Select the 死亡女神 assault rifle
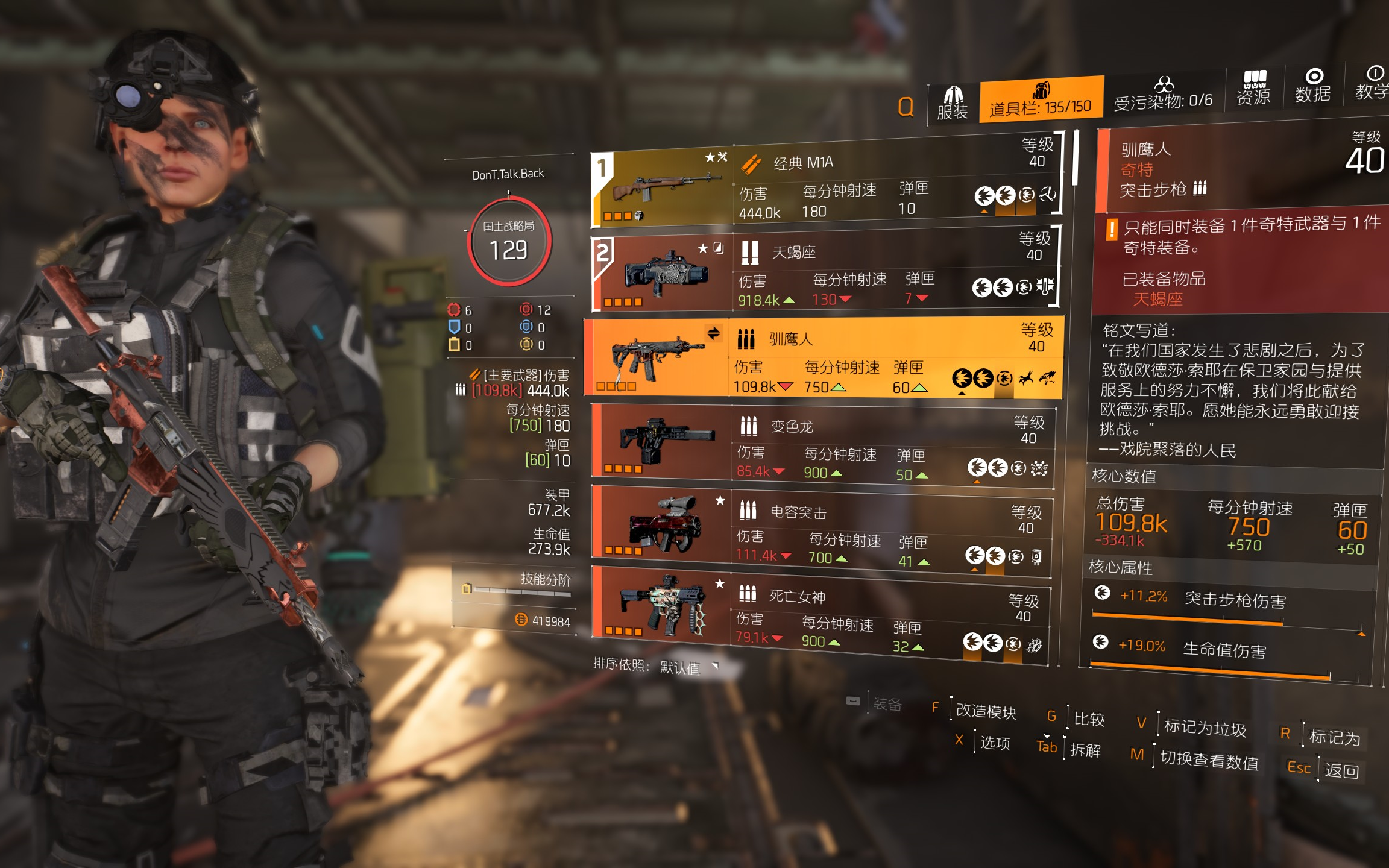Screen dimensions: 1389x868 [820, 615]
